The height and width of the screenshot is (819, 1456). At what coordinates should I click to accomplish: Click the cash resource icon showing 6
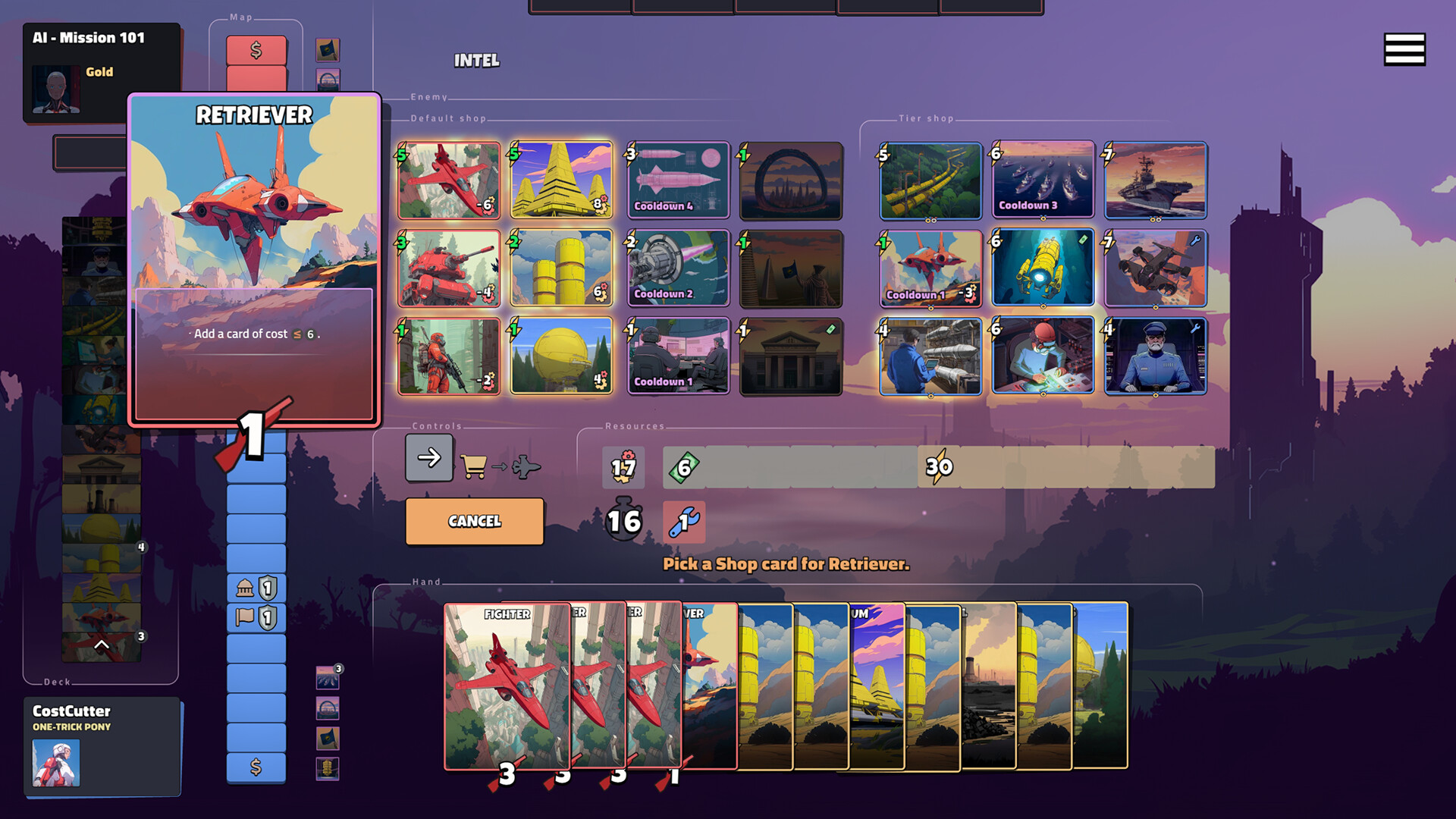tap(685, 467)
